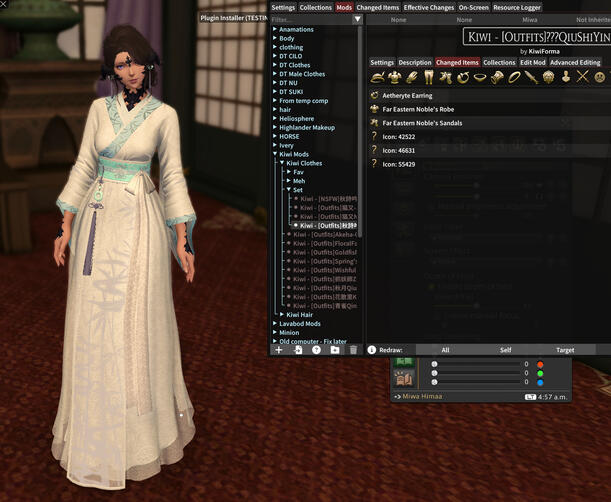This screenshot has width=611, height=502.
Task: Show the mod Description tab
Action: [x=415, y=62]
